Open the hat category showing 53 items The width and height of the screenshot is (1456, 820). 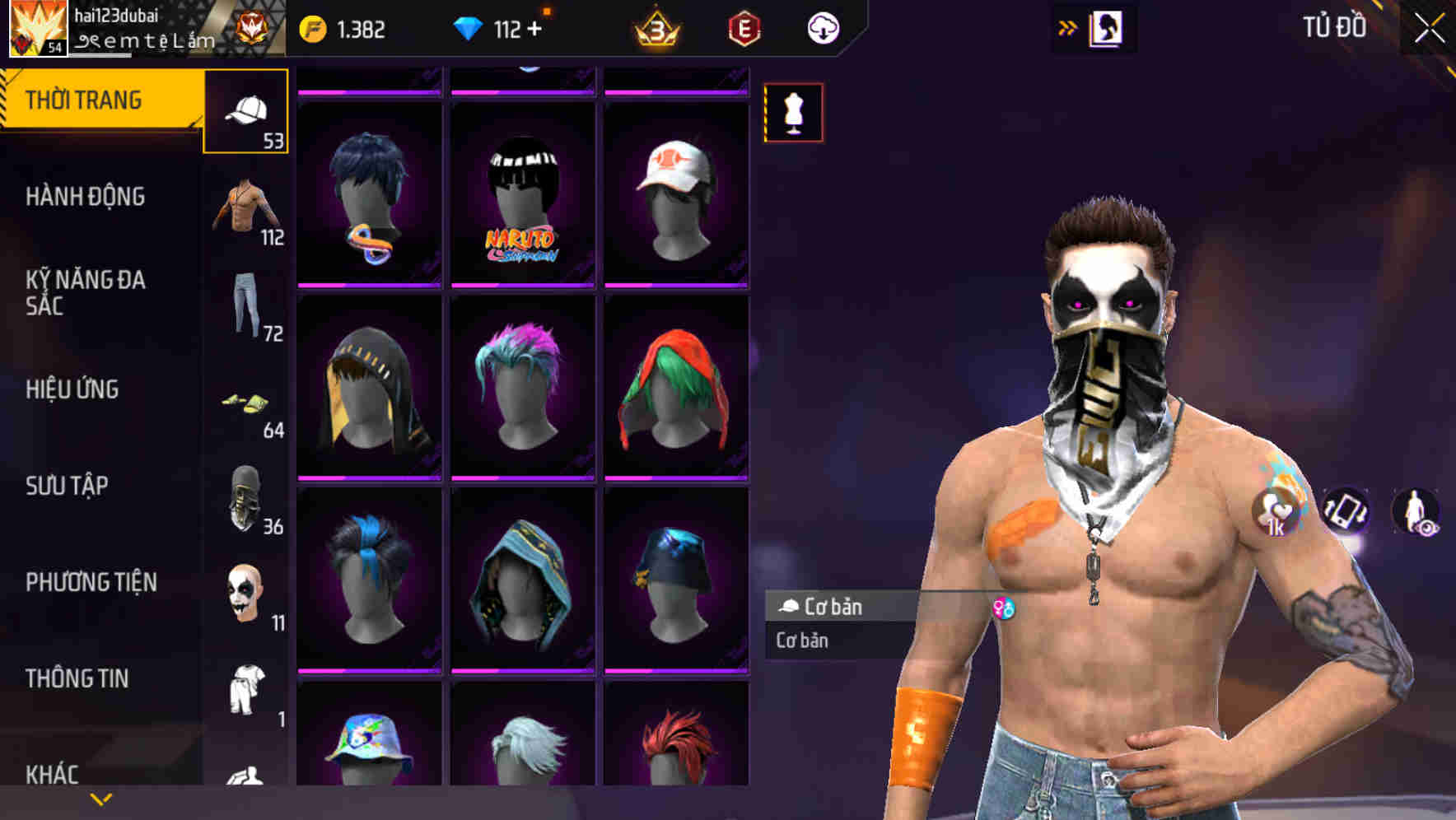tap(247, 111)
